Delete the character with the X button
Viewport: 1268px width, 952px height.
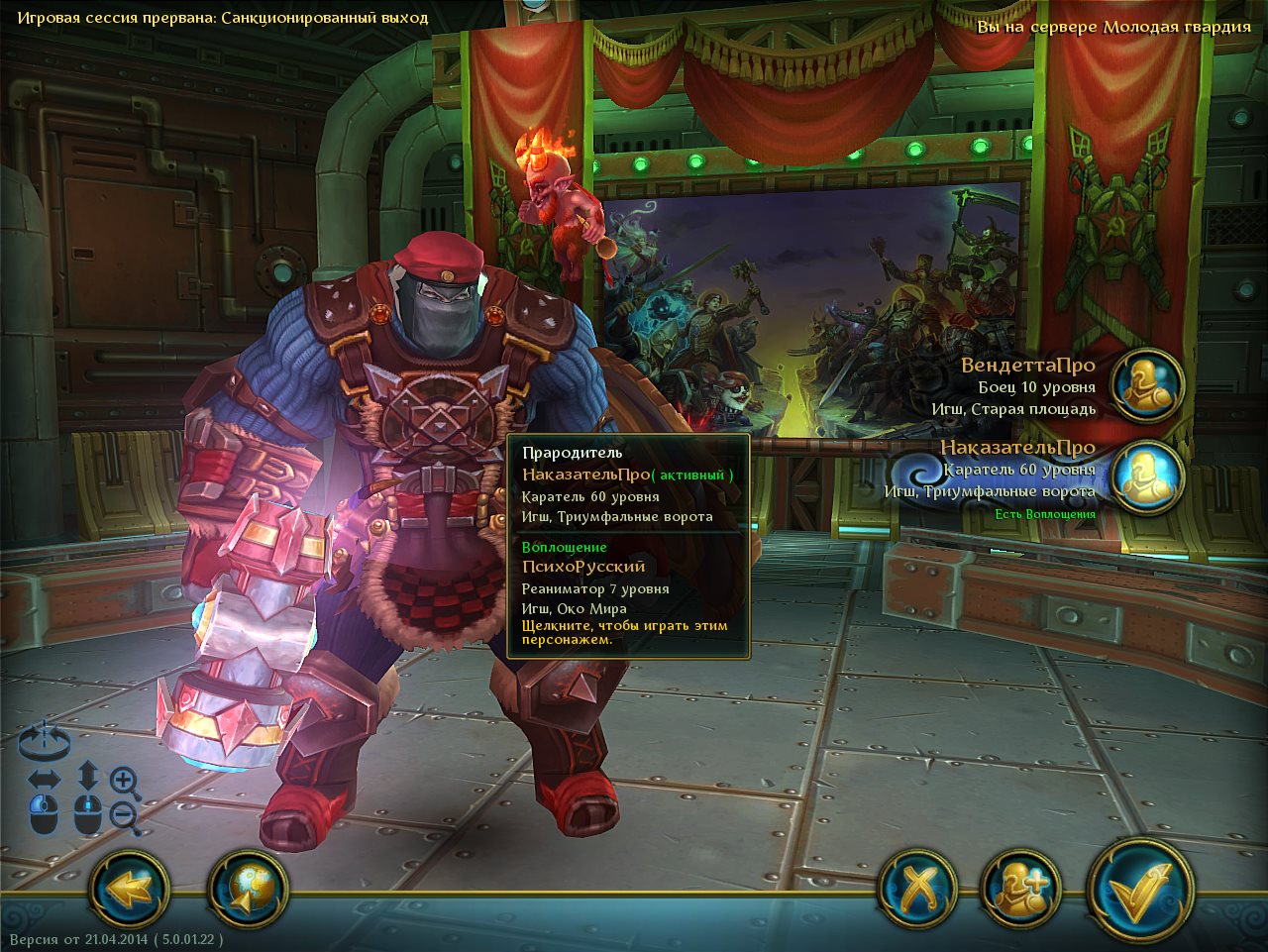point(917,889)
